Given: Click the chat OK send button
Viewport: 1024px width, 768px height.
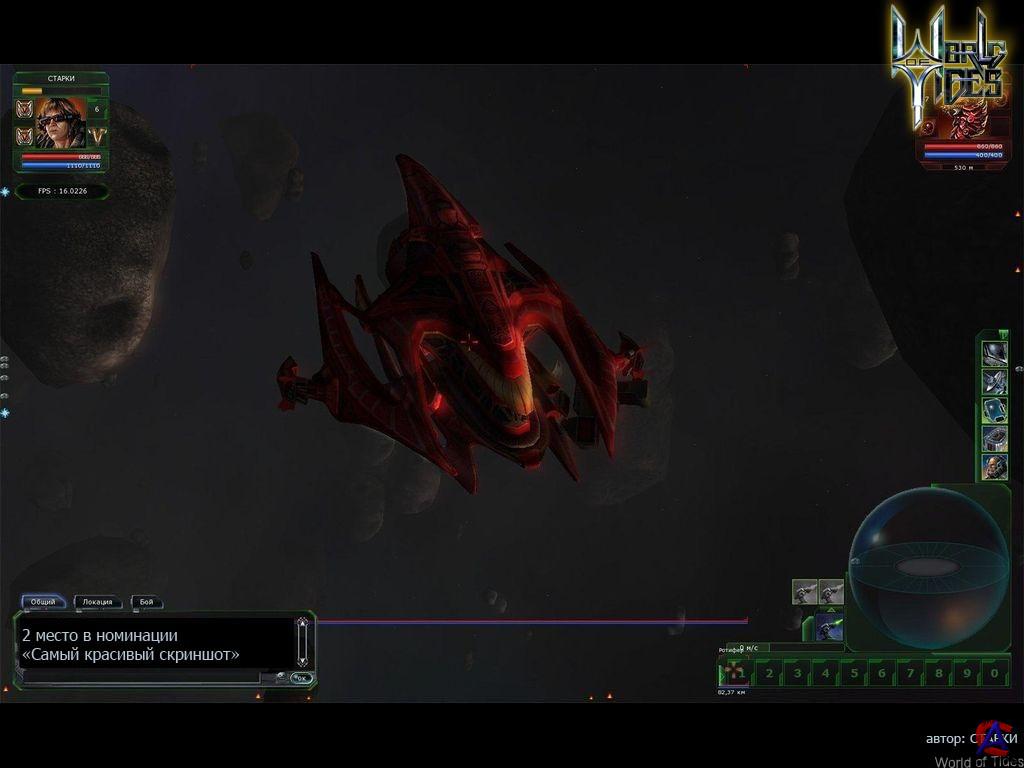Looking at the screenshot, I should [x=301, y=678].
